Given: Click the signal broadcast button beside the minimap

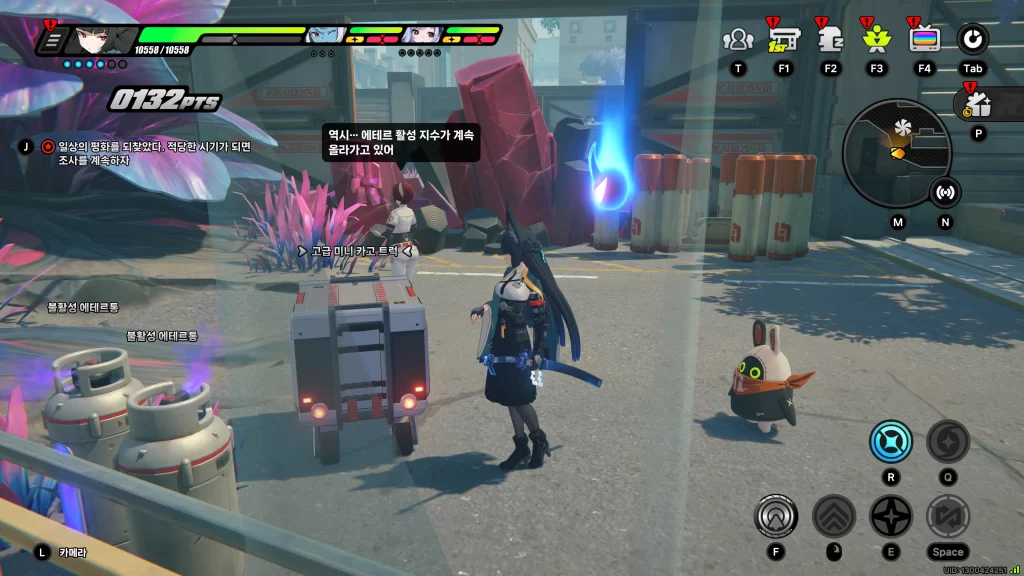Looking at the screenshot, I should click(x=944, y=192).
